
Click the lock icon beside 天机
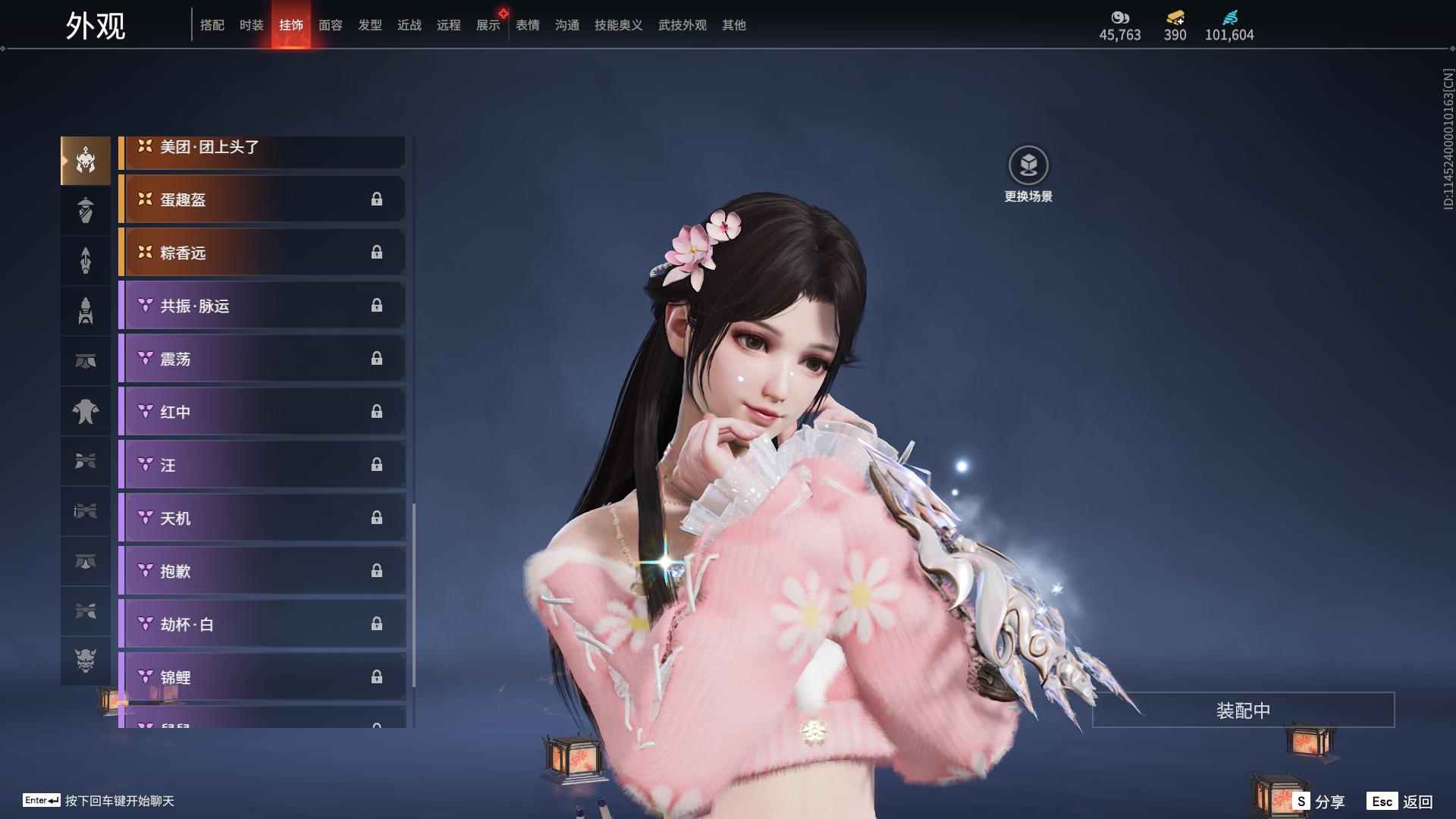pos(378,518)
